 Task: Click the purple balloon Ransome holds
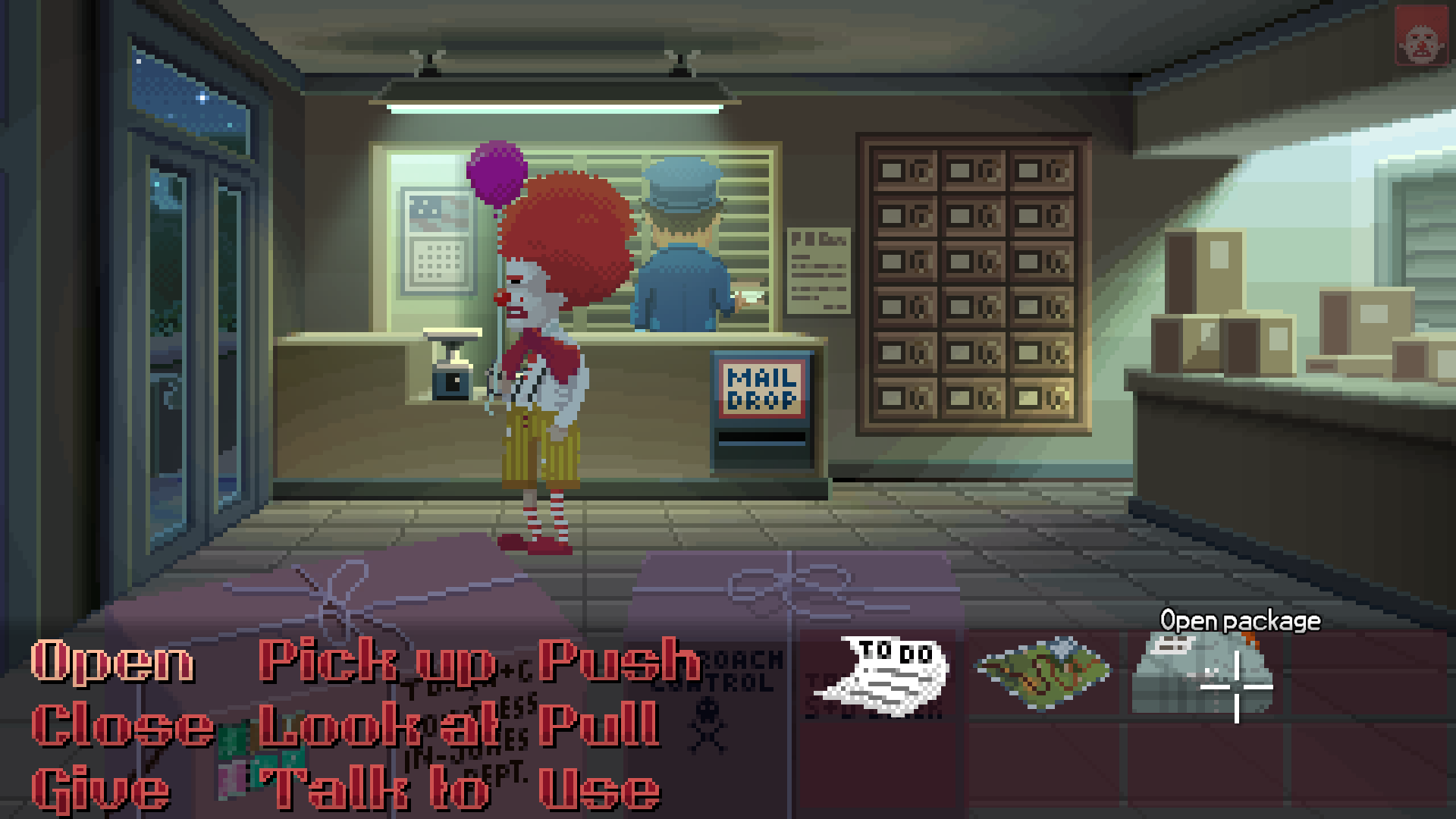pyautogui.click(x=497, y=171)
